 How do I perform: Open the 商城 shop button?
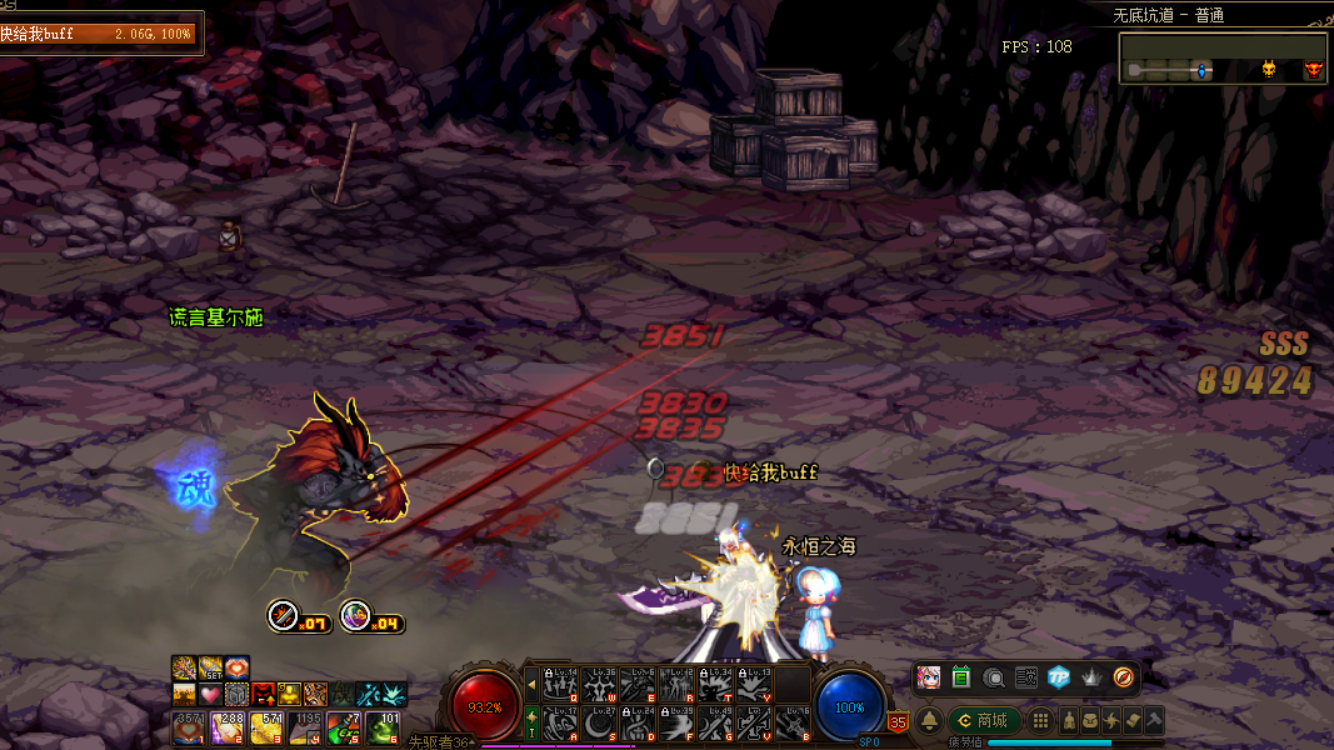[x=983, y=720]
